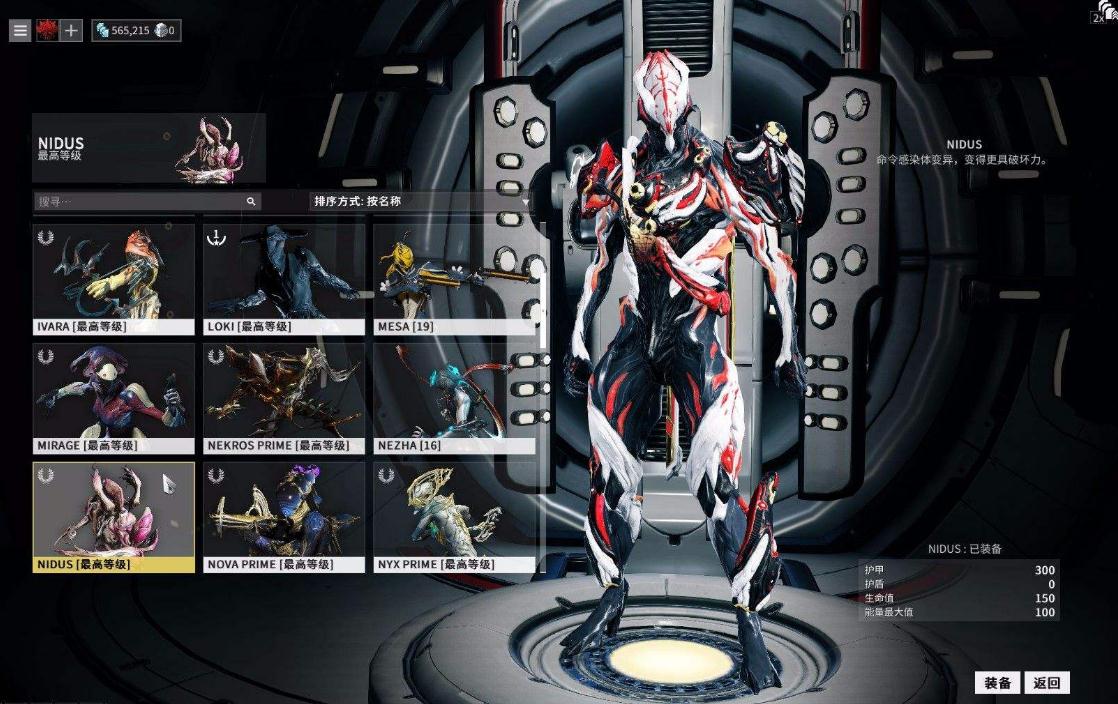Select the Loki warframe tile
This screenshot has height=704, width=1118.
[x=284, y=278]
